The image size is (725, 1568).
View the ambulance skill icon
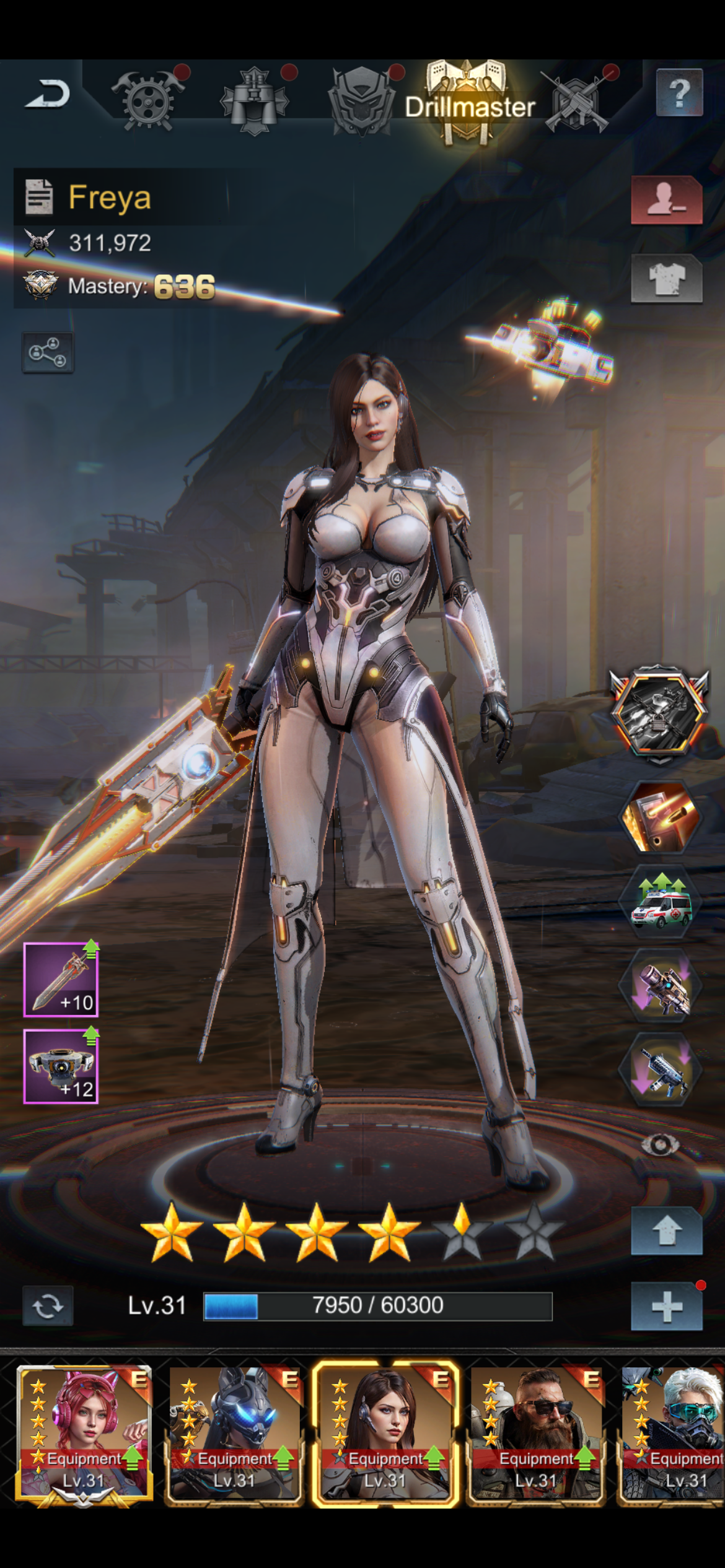tap(661, 905)
